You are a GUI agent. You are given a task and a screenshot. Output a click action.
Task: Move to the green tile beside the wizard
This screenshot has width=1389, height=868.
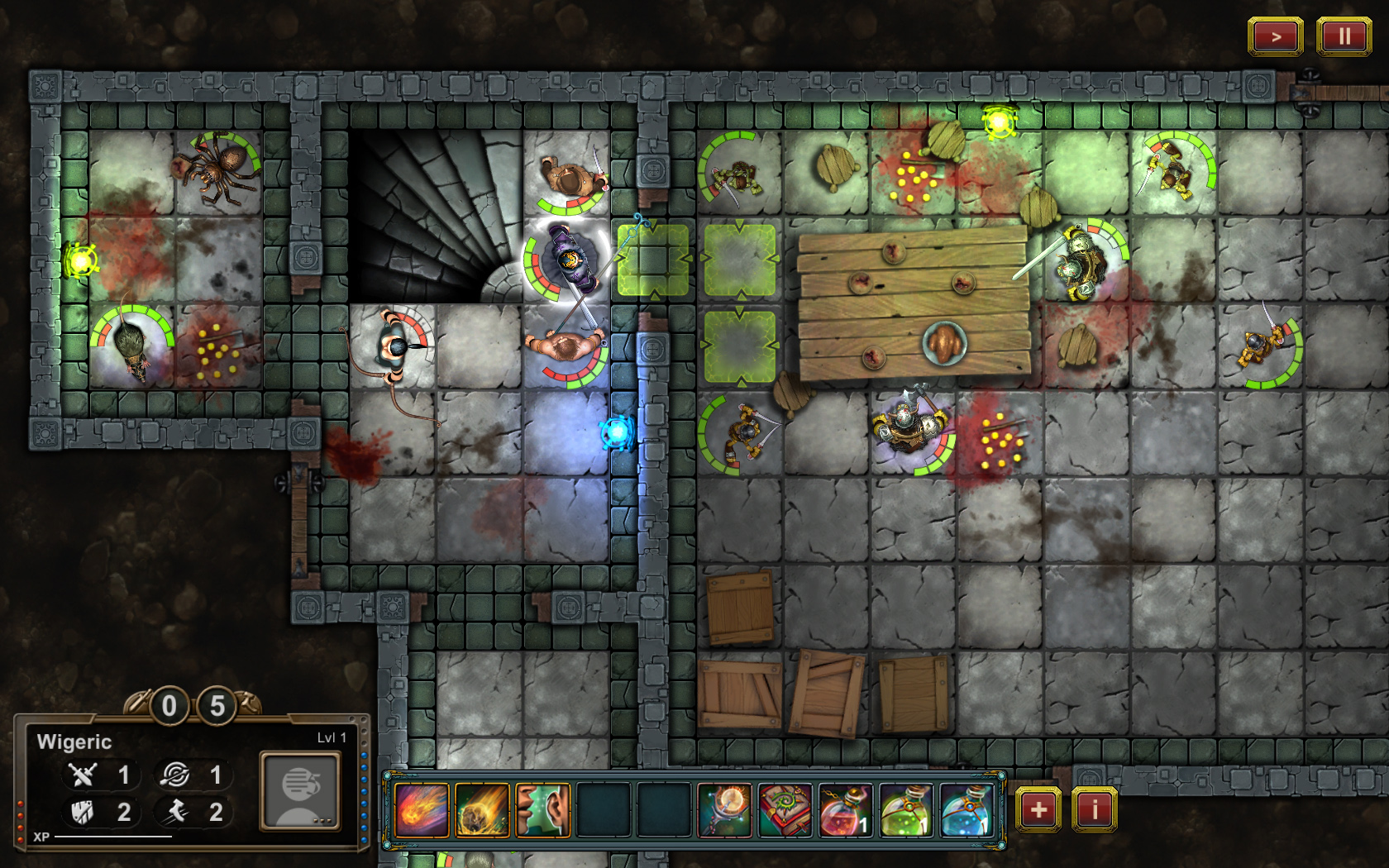coord(653,260)
